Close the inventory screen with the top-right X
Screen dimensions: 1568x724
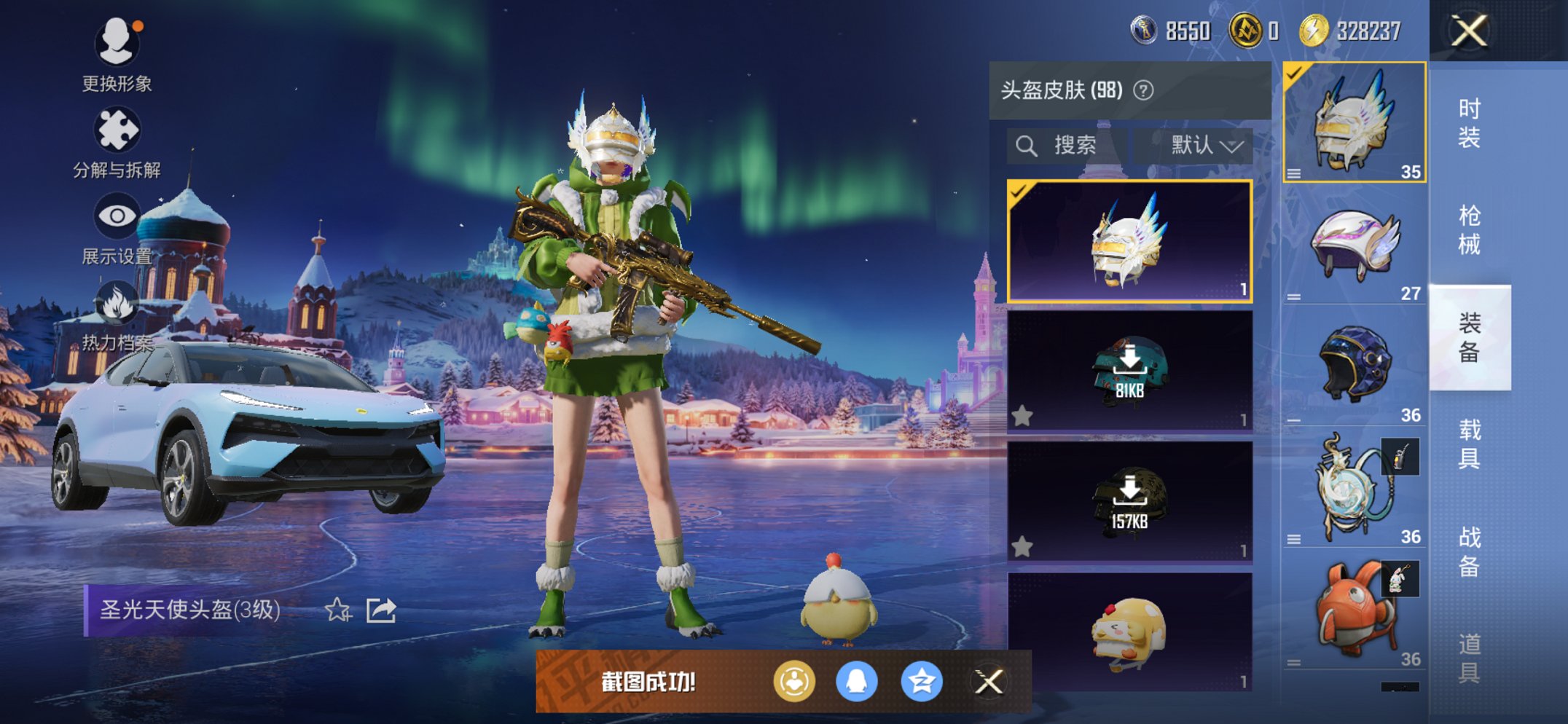click(1468, 31)
